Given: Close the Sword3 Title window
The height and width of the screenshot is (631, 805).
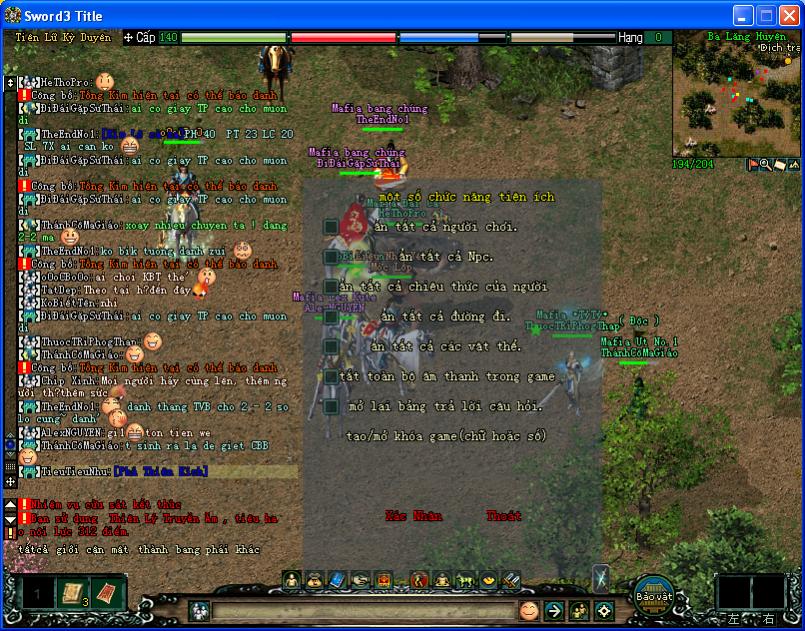Looking at the screenshot, I should point(789,15).
